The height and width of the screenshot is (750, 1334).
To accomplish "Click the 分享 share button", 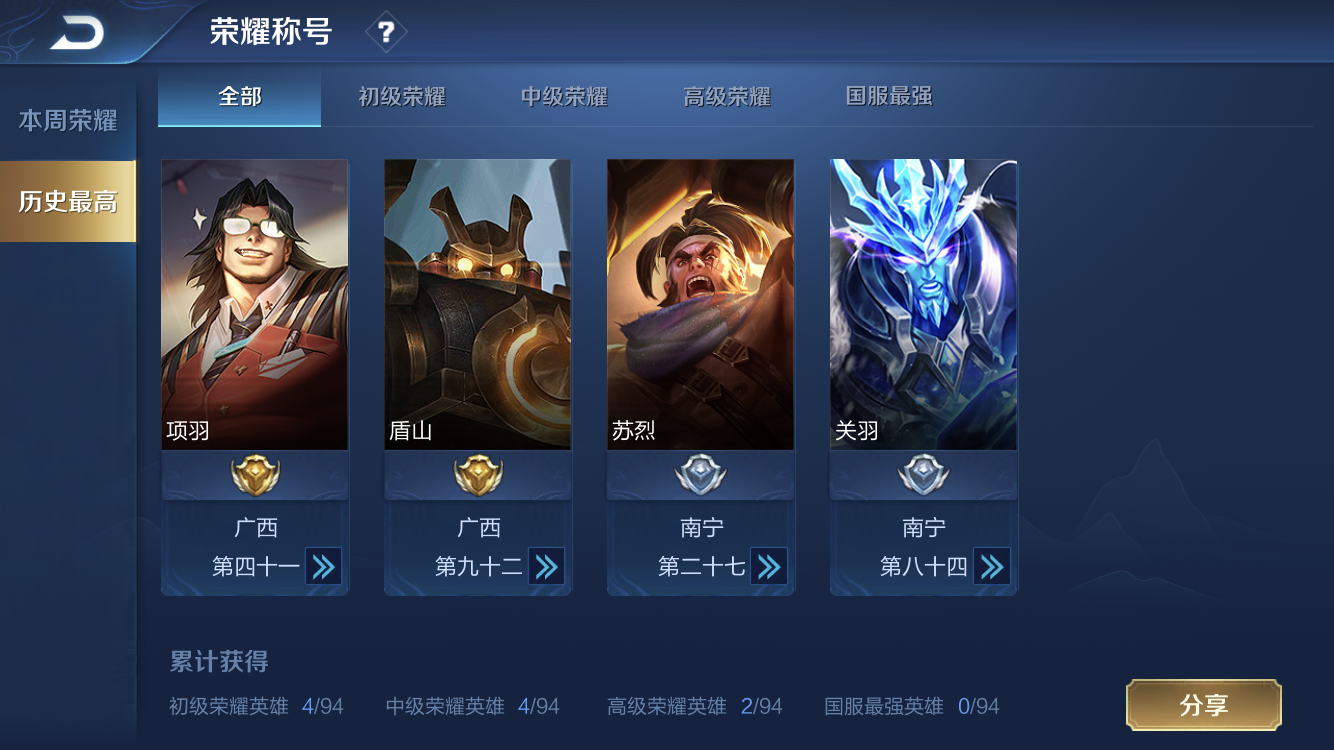I will click(1203, 705).
